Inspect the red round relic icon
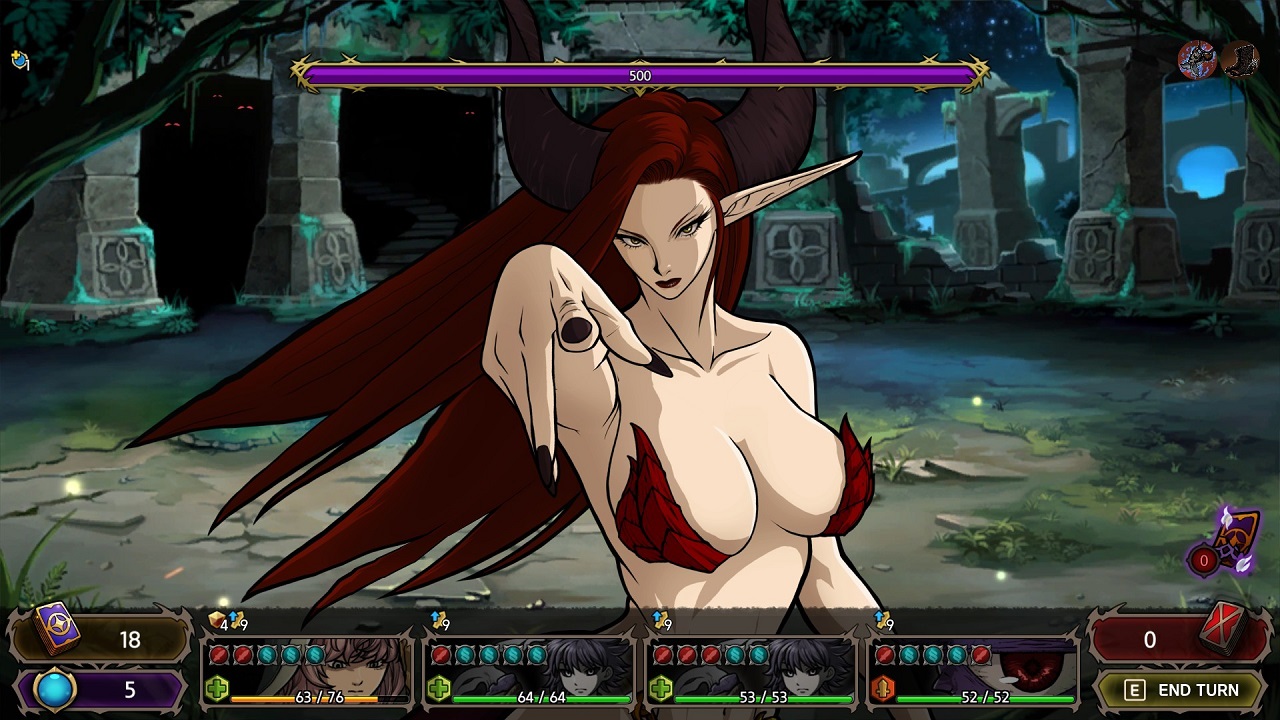1280x720 pixels. [1197, 60]
